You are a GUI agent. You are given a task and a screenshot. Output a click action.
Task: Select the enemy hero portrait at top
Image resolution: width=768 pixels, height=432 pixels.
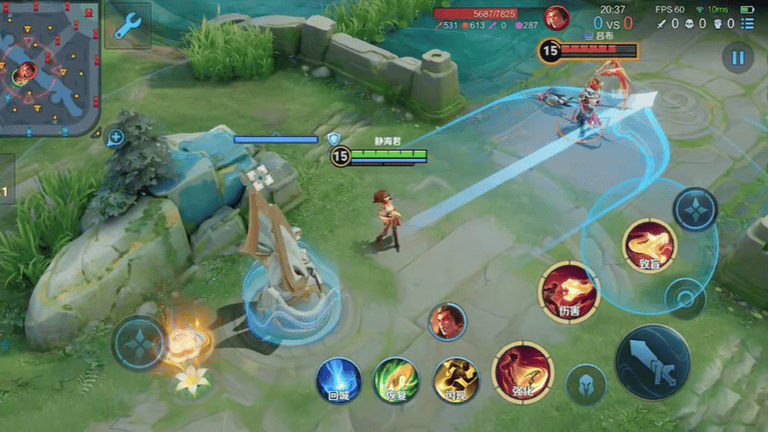(x=557, y=17)
